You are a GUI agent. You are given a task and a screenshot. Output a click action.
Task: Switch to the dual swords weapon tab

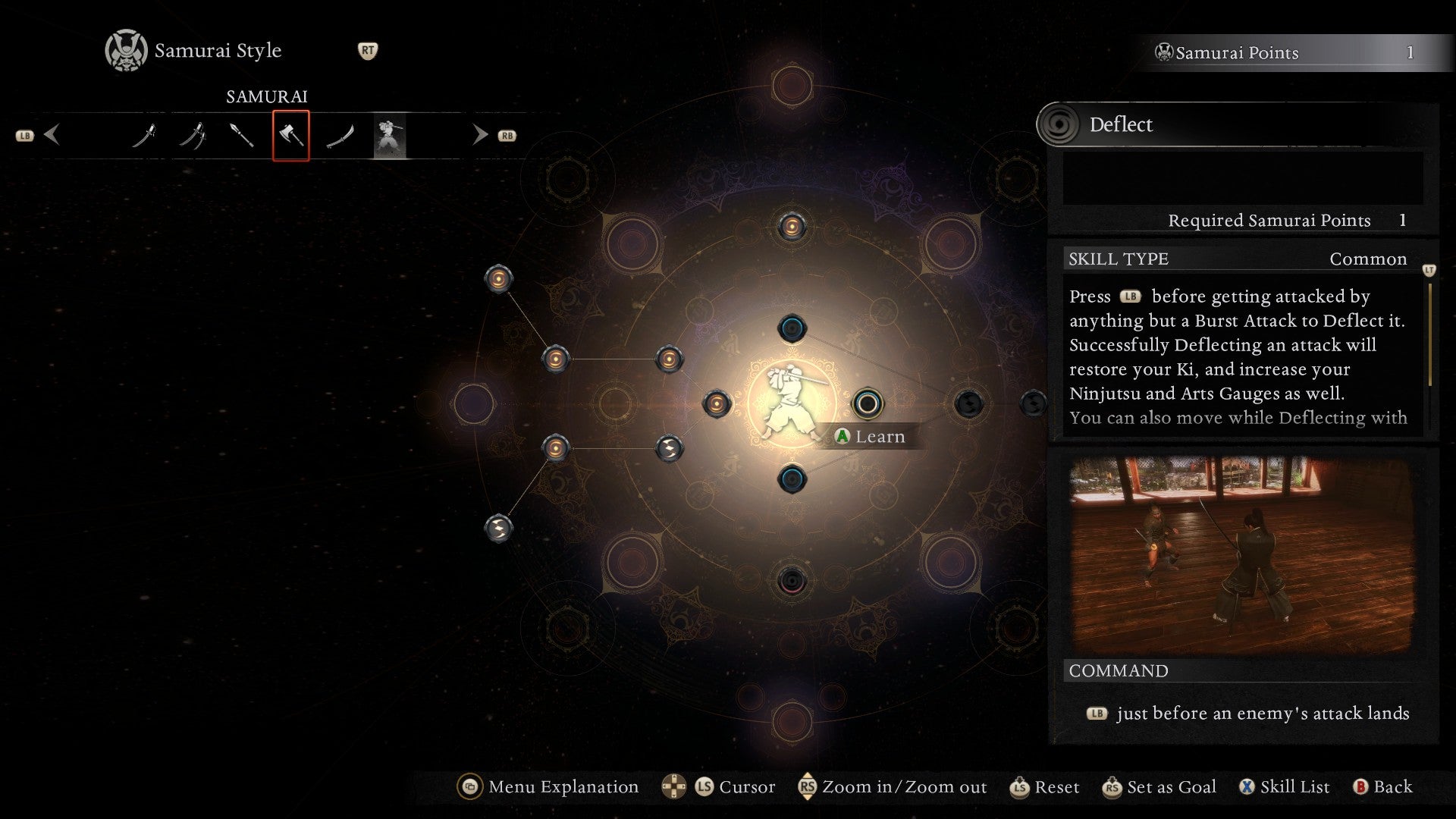pos(193,136)
